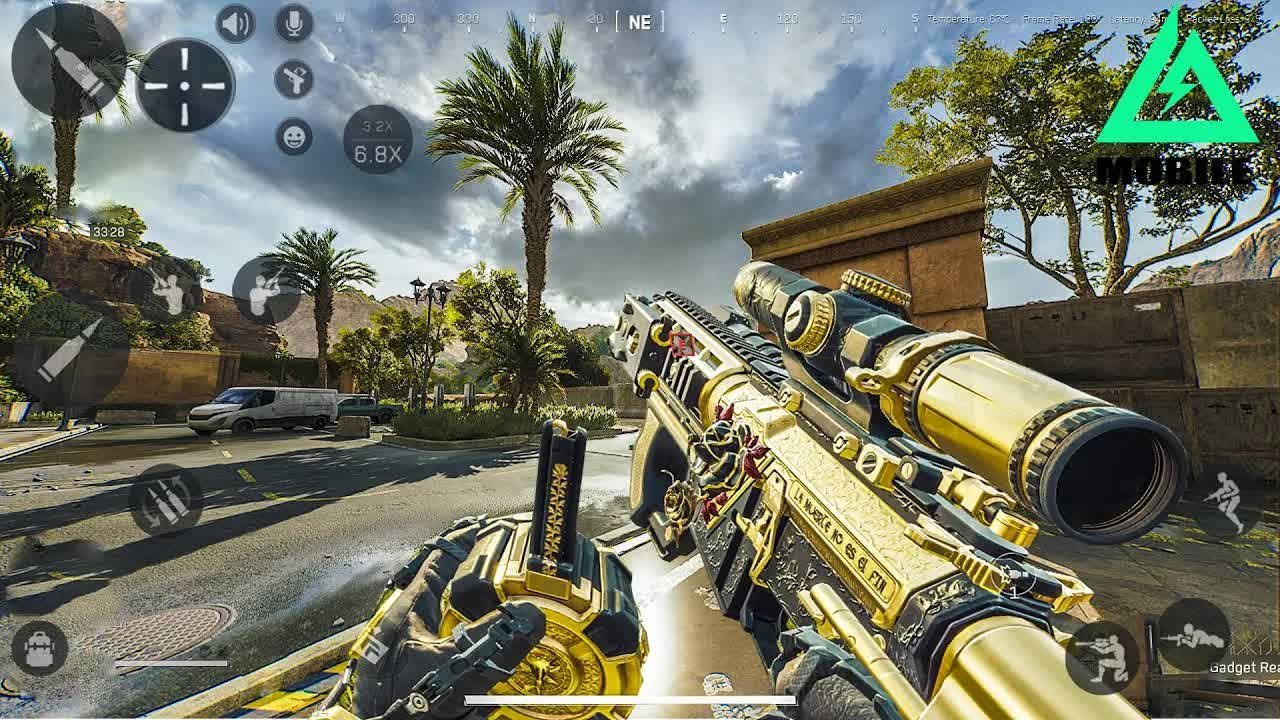
Task: Tap the right-leaning soldier icon
Action: click(x=266, y=291)
